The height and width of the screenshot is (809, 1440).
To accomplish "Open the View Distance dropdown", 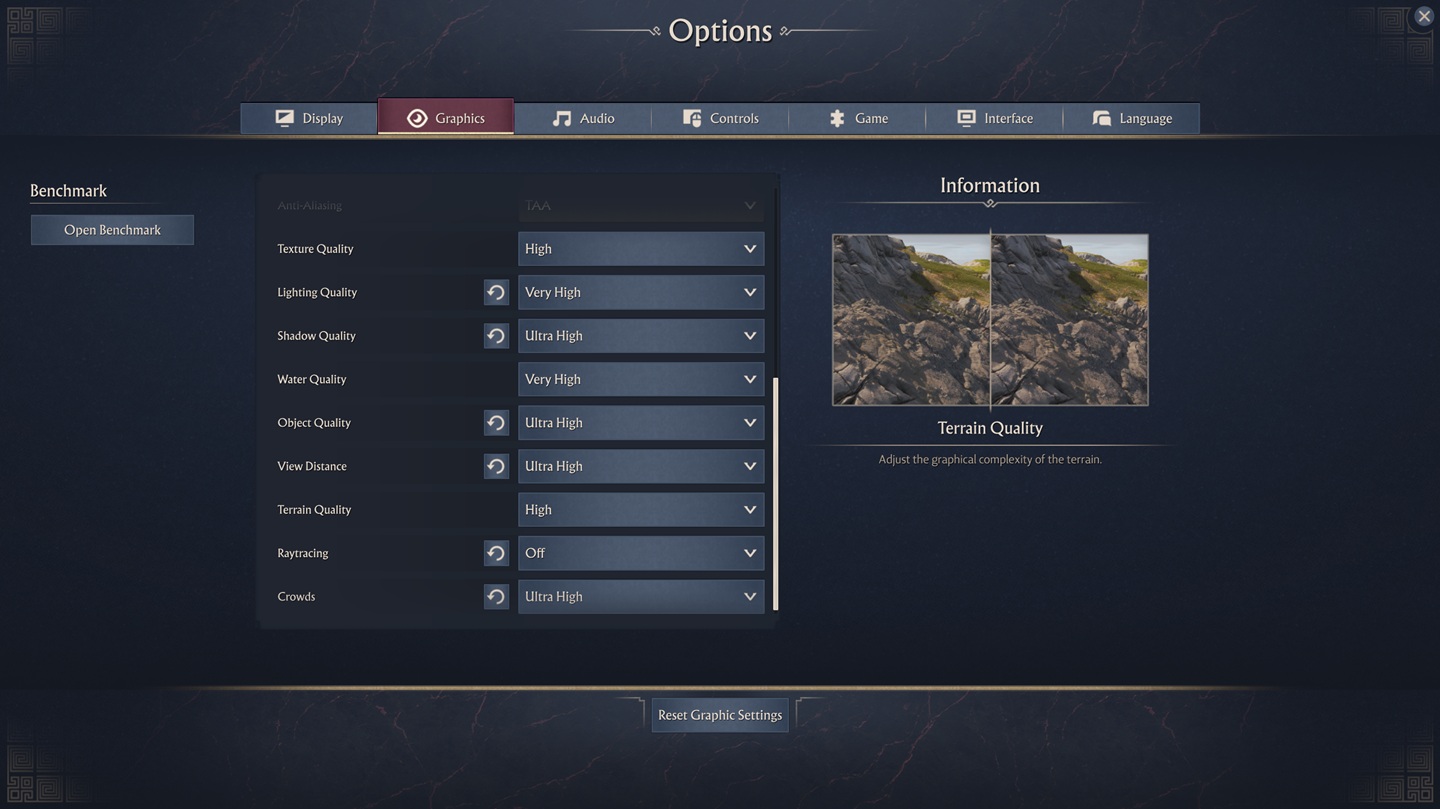I will [x=641, y=466].
